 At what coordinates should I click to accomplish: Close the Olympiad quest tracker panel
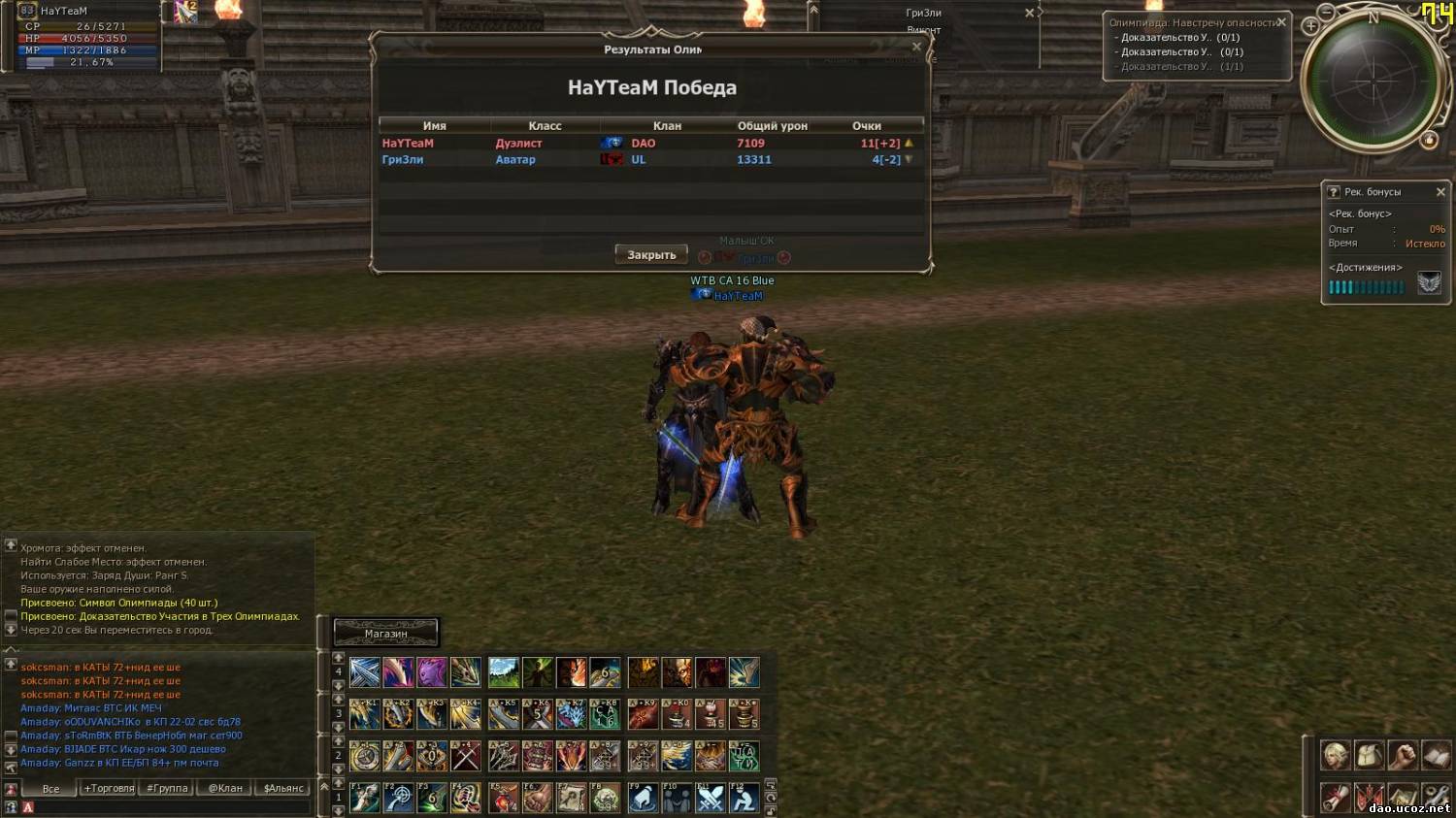click(x=1281, y=22)
